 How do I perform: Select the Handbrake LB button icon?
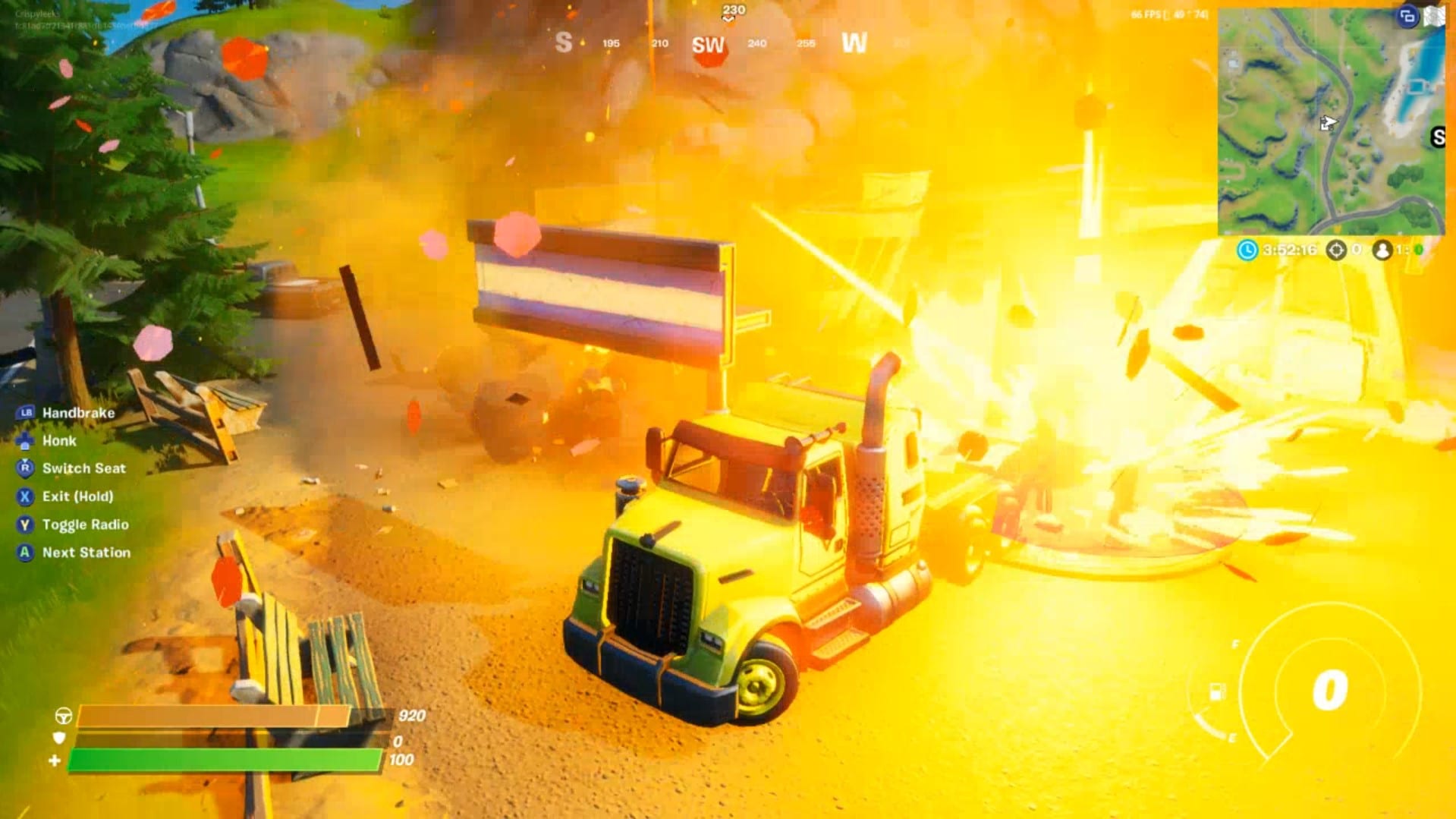click(x=25, y=412)
